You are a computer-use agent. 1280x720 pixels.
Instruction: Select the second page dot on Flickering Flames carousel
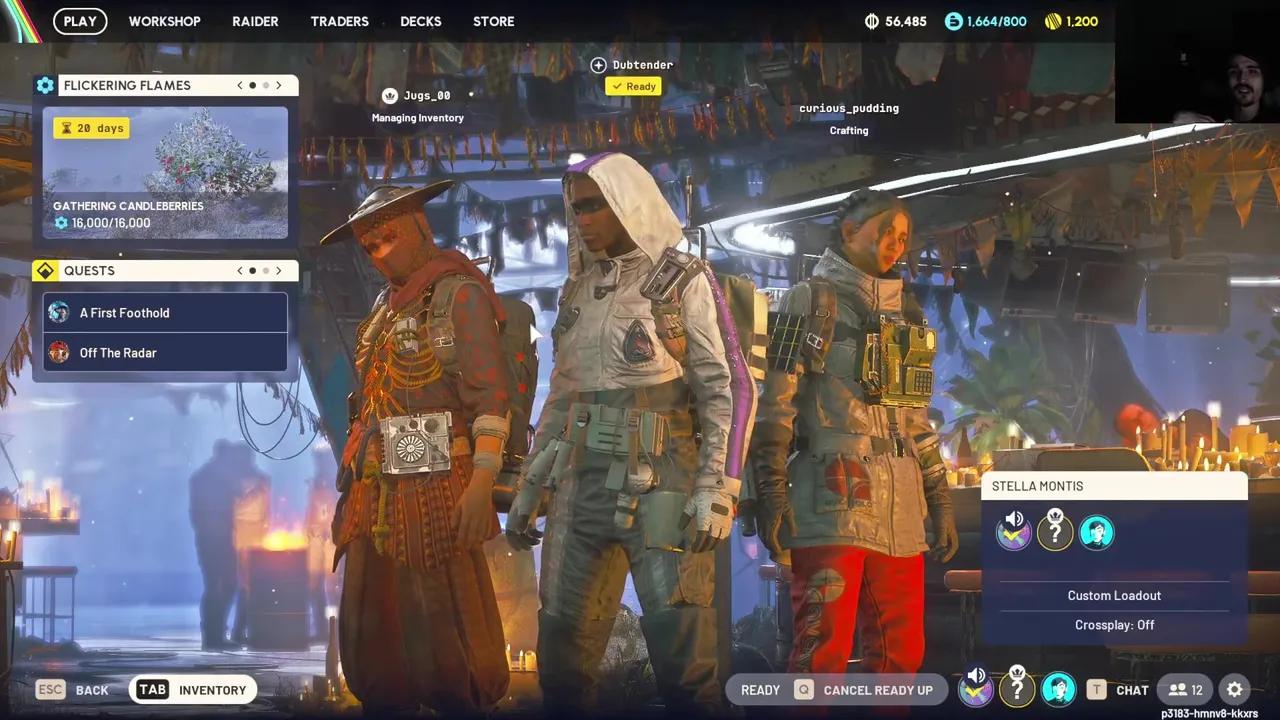[x=265, y=85]
